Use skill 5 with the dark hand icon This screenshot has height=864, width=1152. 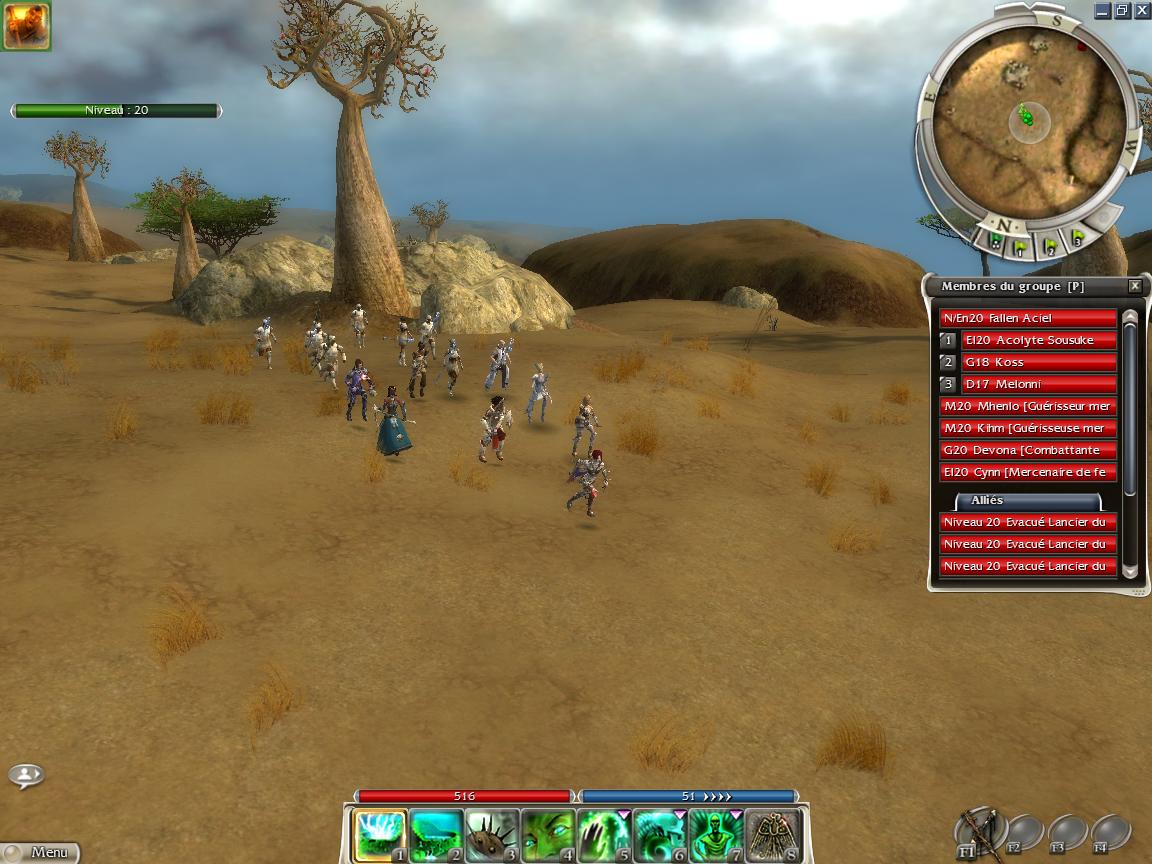coord(605,835)
